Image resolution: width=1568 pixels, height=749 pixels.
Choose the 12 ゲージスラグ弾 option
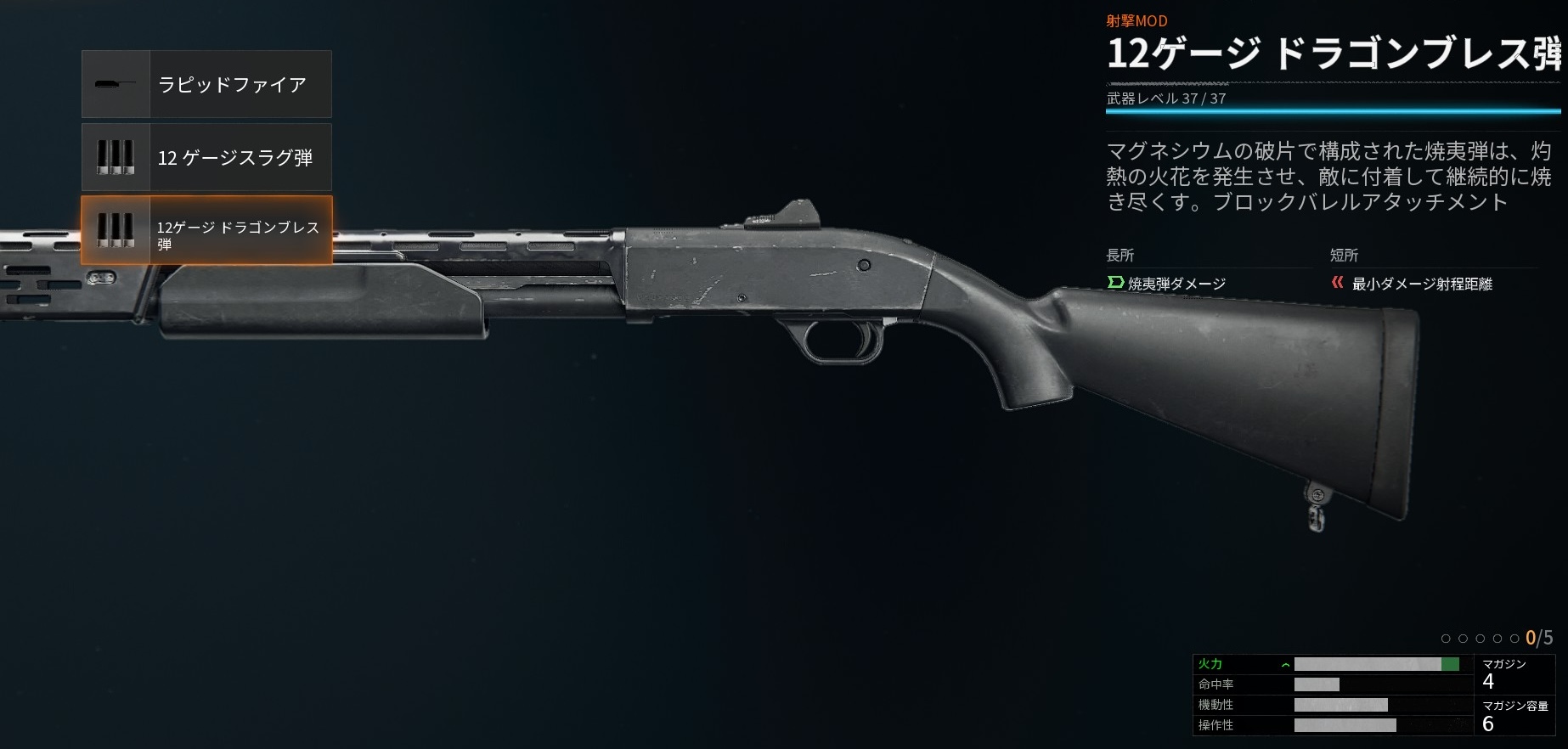pyautogui.click(x=206, y=157)
